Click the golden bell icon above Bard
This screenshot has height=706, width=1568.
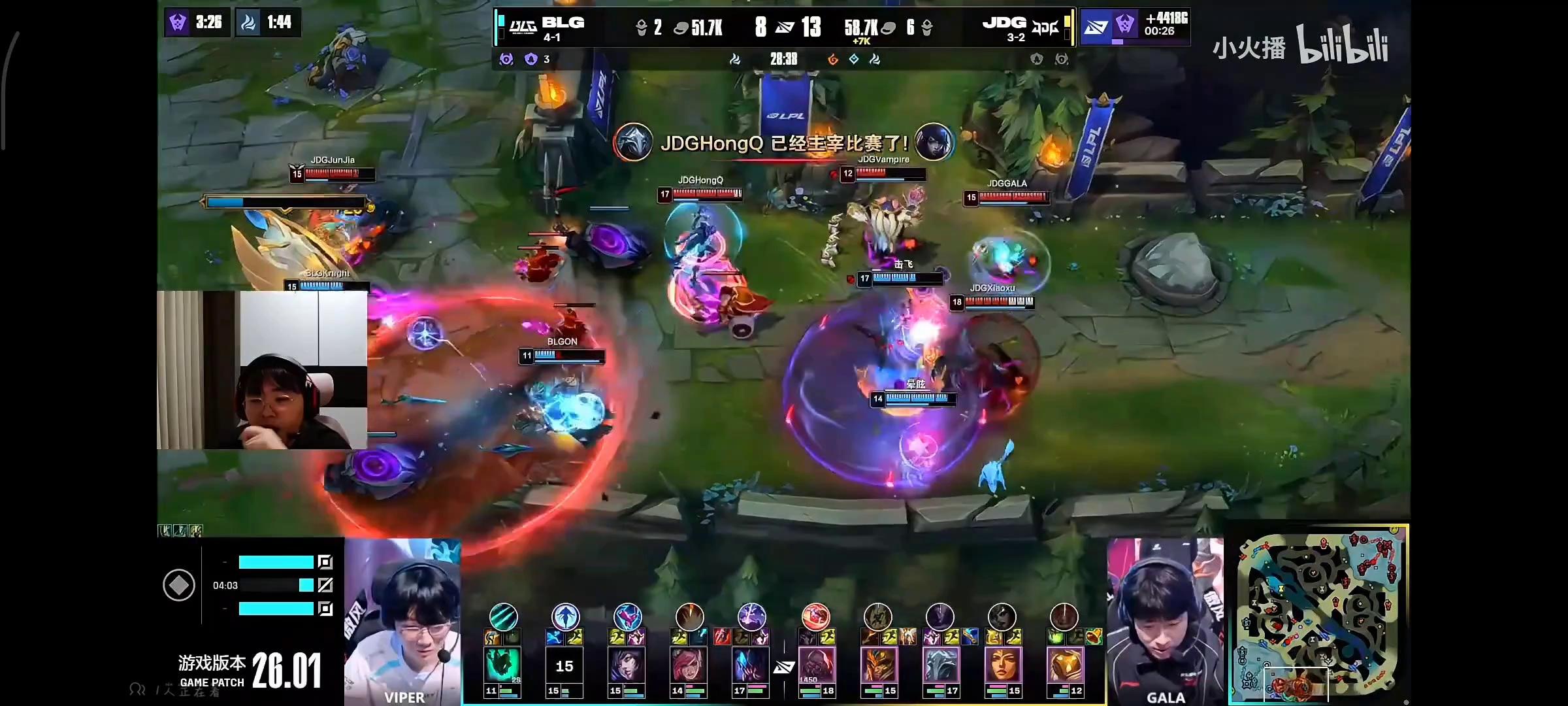1094,636
